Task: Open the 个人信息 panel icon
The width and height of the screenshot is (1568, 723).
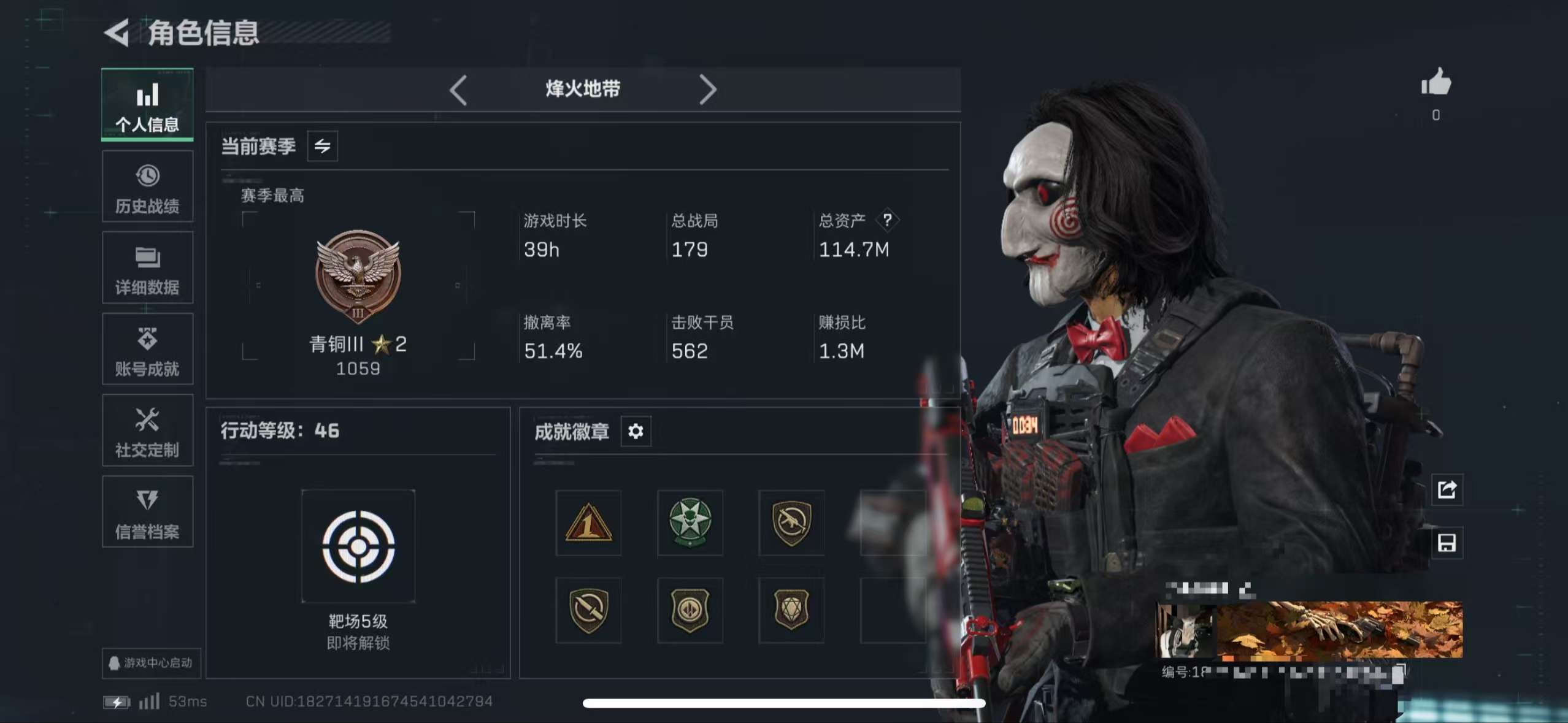Action: point(147,104)
